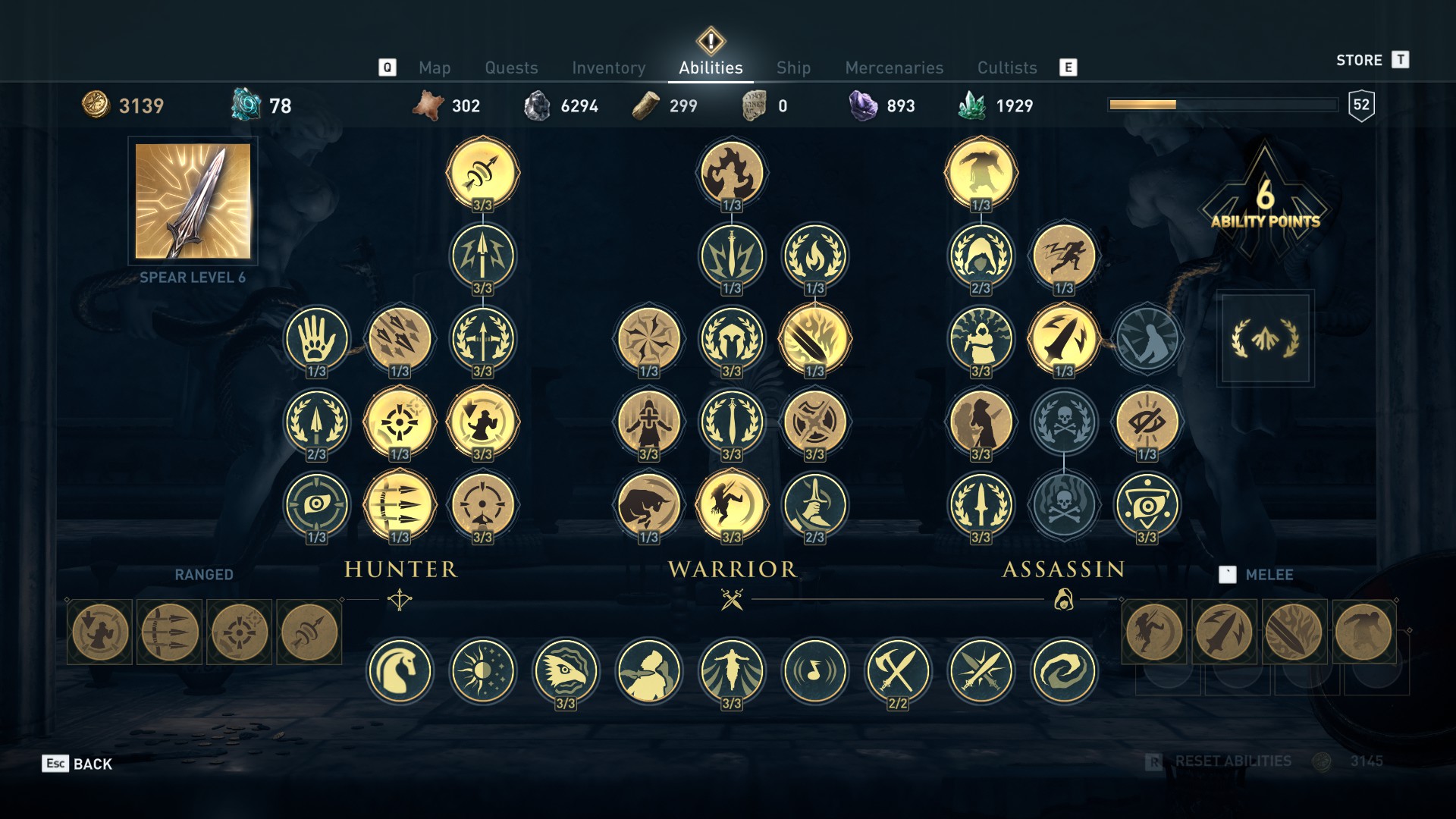This screenshot has width=1456, height=819.
Task: Go to the Inventory tab
Action: 608,67
